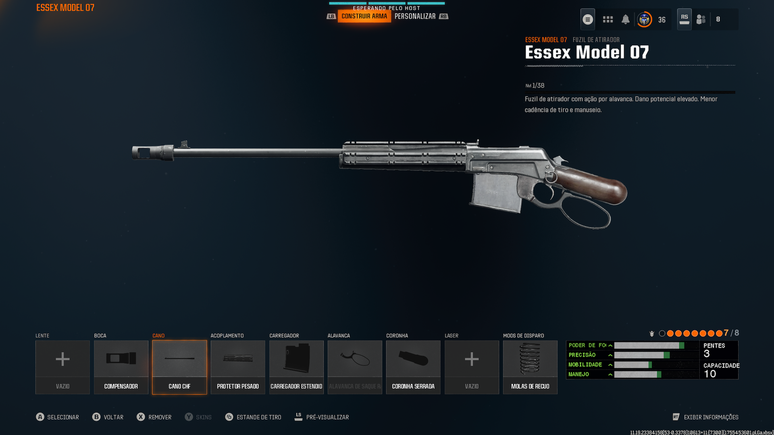Choose the Compensador muzzle slot
This screenshot has height=435, width=774.
tap(121, 366)
